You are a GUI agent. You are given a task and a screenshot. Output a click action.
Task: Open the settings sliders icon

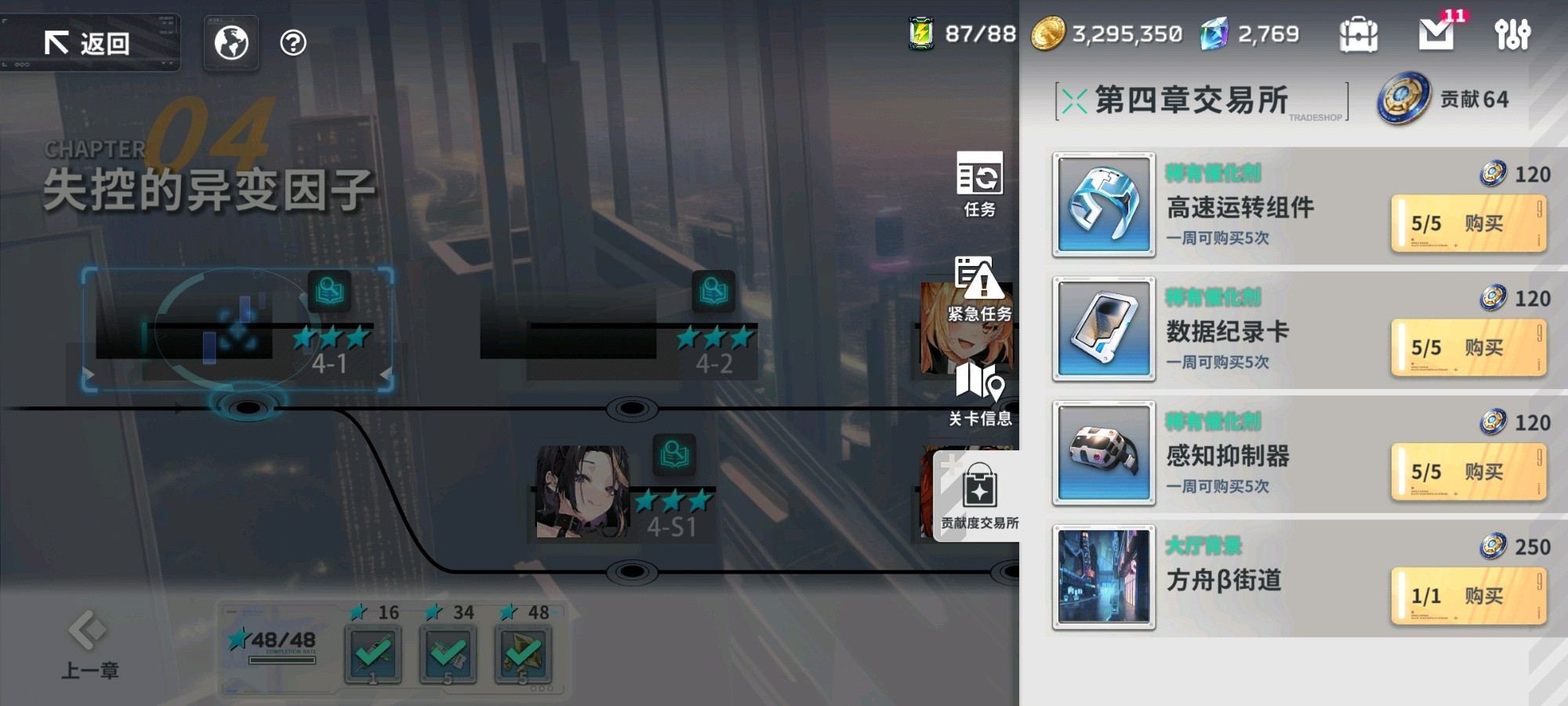[1513, 33]
